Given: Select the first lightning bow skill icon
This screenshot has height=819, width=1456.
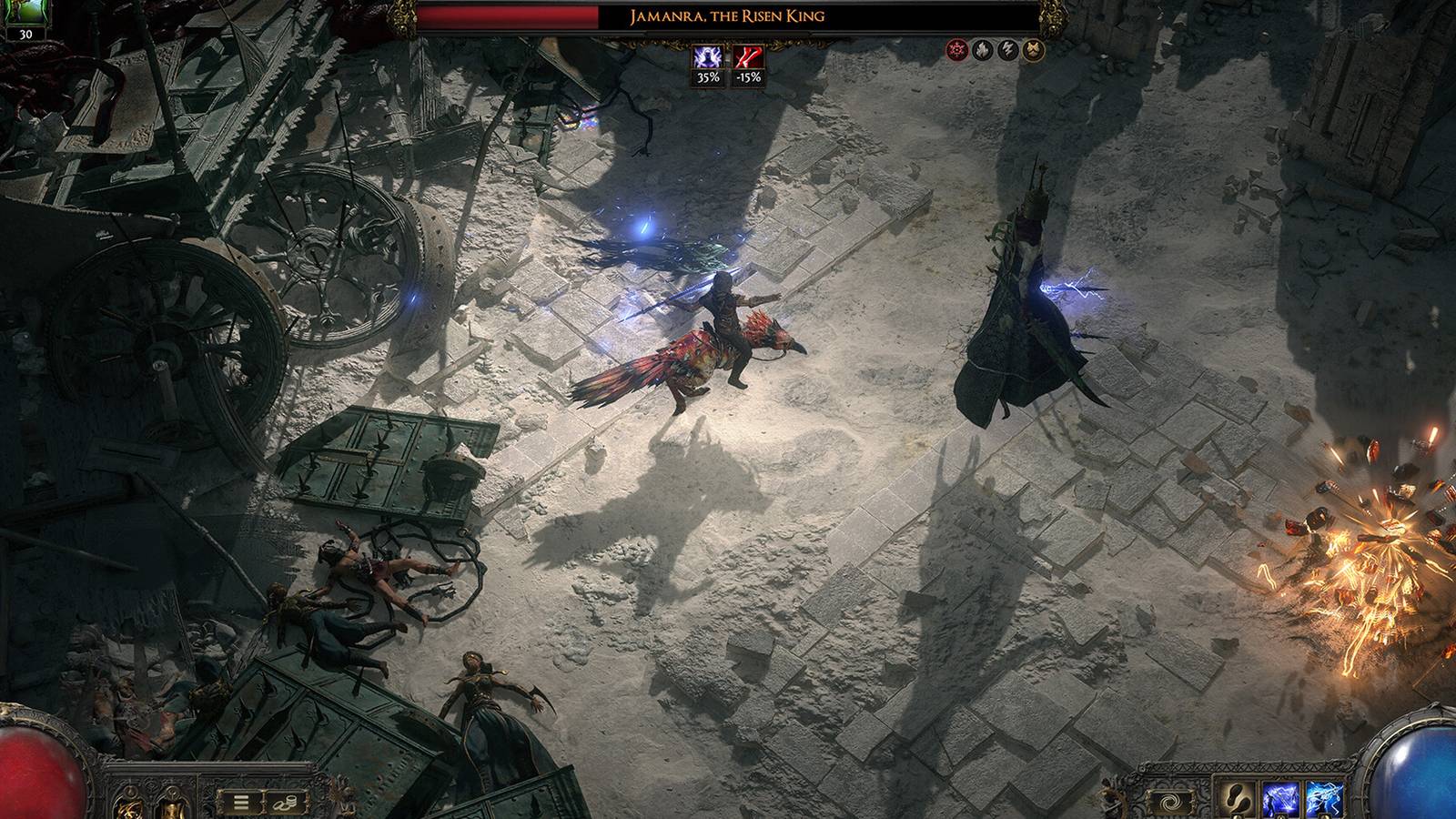Looking at the screenshot, I should (x=1281, y=798).
